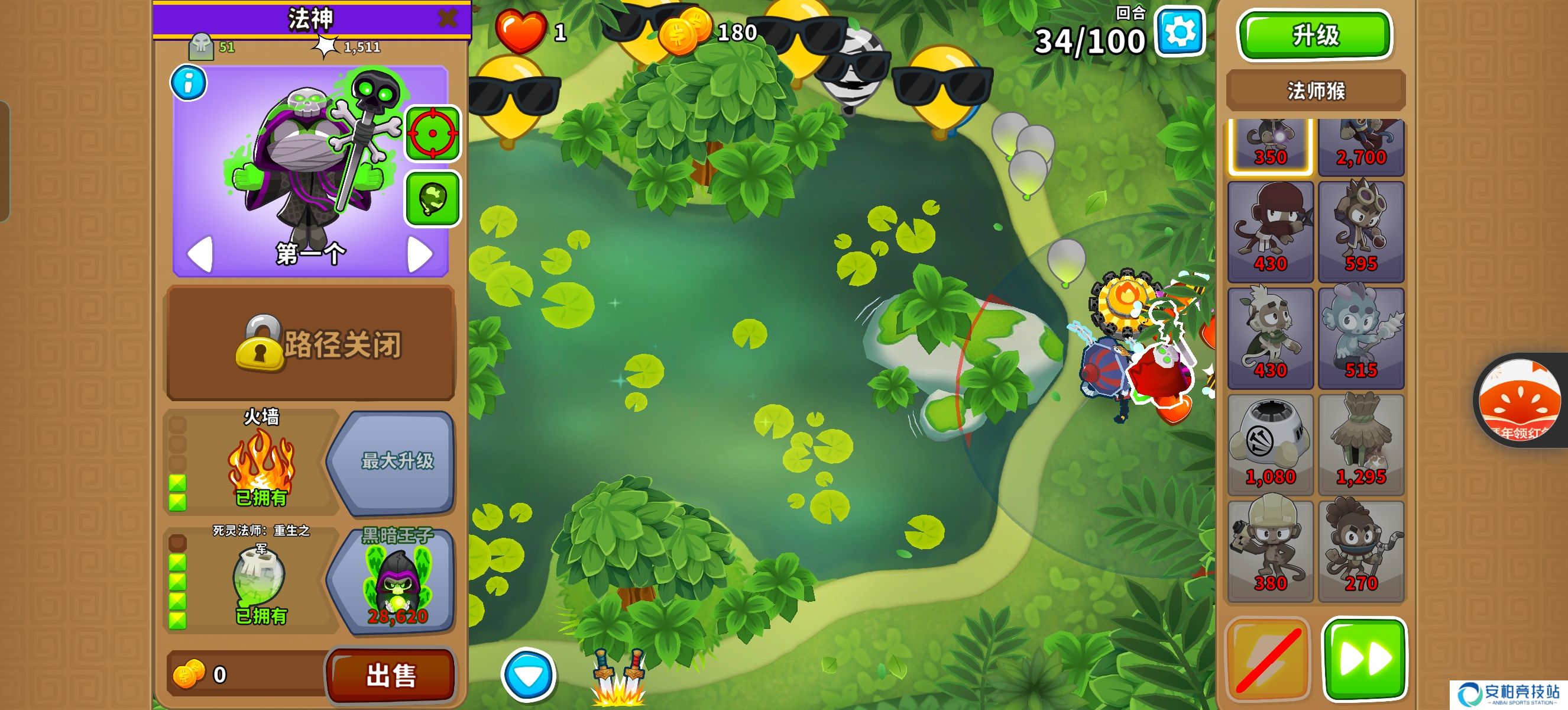This screenshot has width=1568, height=710.
Task: Switch targeting with the left arrow
Action: click(200, 254)
